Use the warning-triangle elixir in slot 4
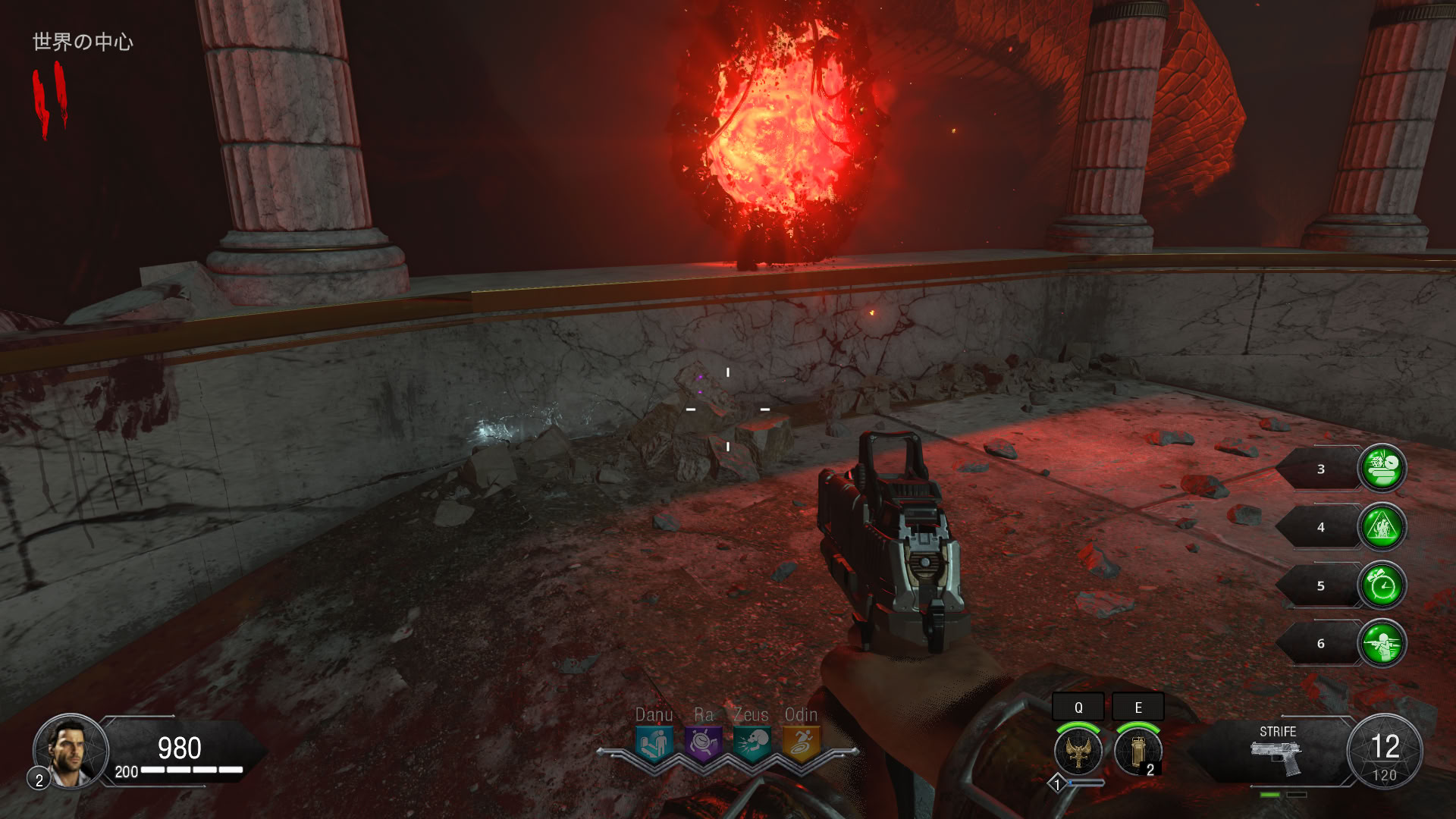The width and height of the screenshot is (1456, 819). pyautogui.click(x=1382, y=527)
